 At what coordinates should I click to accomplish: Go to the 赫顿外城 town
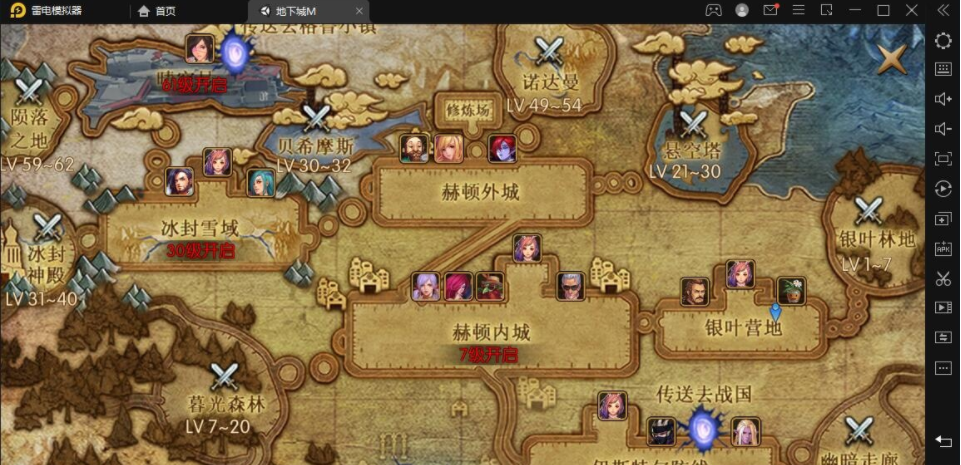click(x=480, y=192)
